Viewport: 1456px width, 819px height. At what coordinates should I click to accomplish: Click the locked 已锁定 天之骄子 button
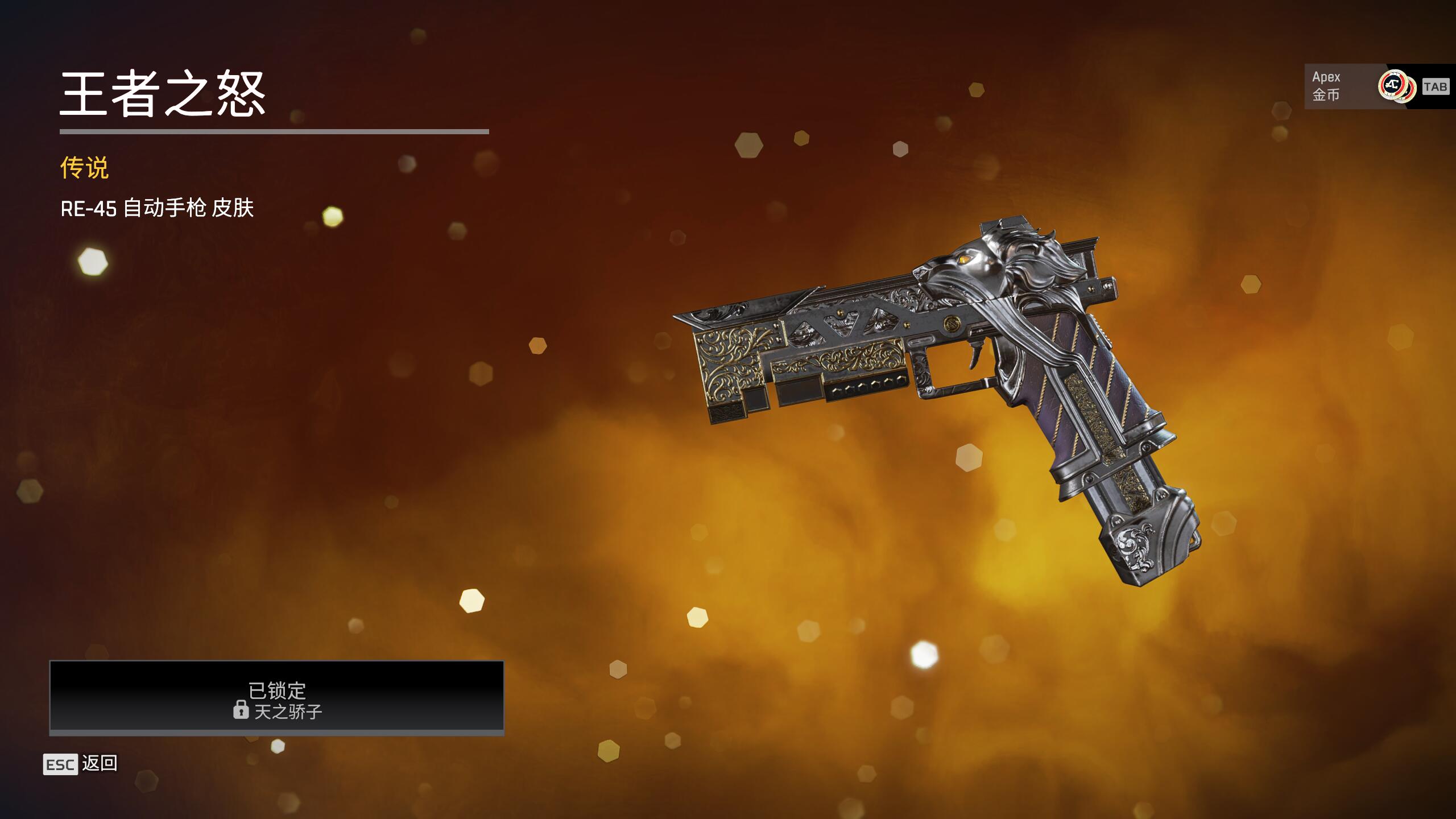coord(277,697)
